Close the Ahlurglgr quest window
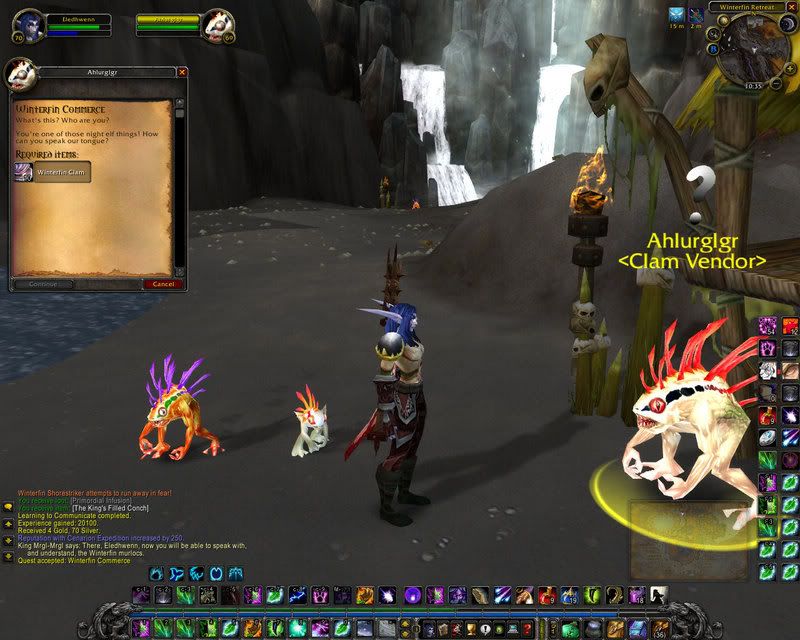 182,72
